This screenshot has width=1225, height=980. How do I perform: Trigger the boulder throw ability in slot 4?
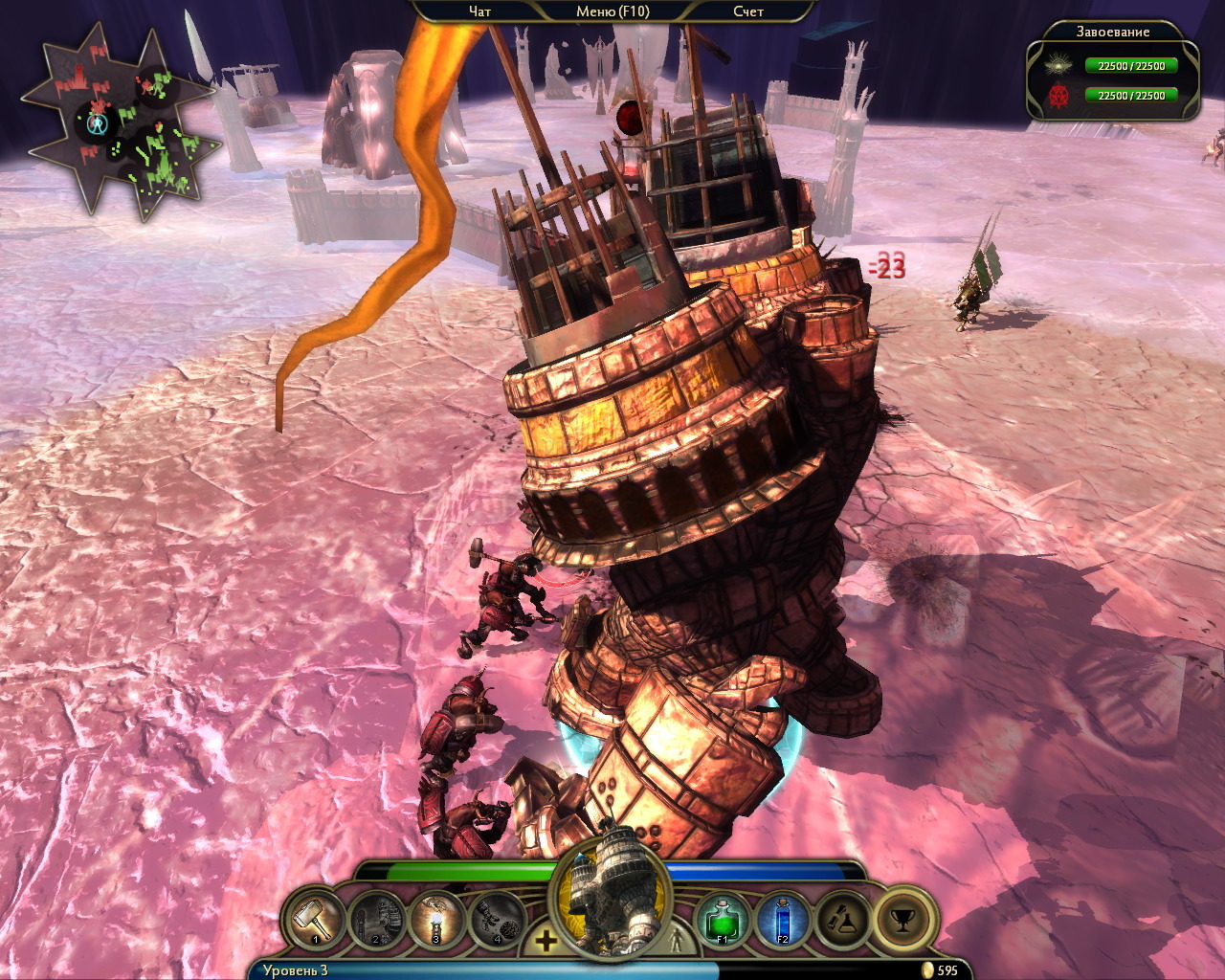(498, 921)
